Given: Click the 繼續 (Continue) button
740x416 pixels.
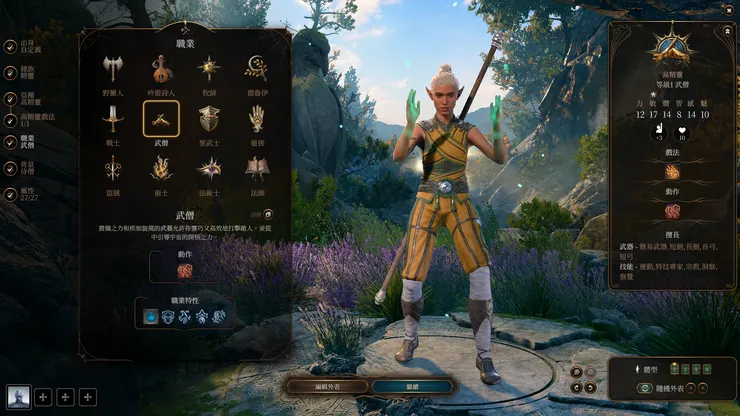Looking at the screenshot, I should pyautogui.click(x=412, y=386).
